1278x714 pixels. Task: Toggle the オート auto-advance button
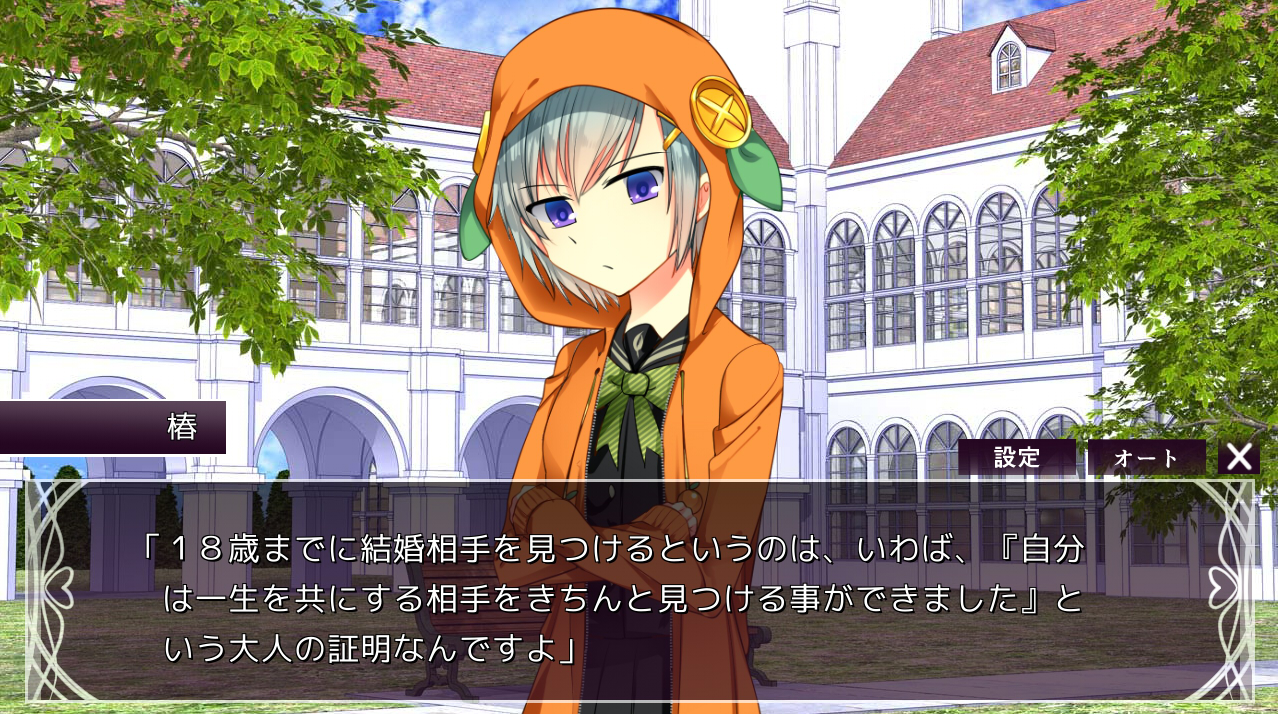pyautogui.click(x=1146, y=458)
